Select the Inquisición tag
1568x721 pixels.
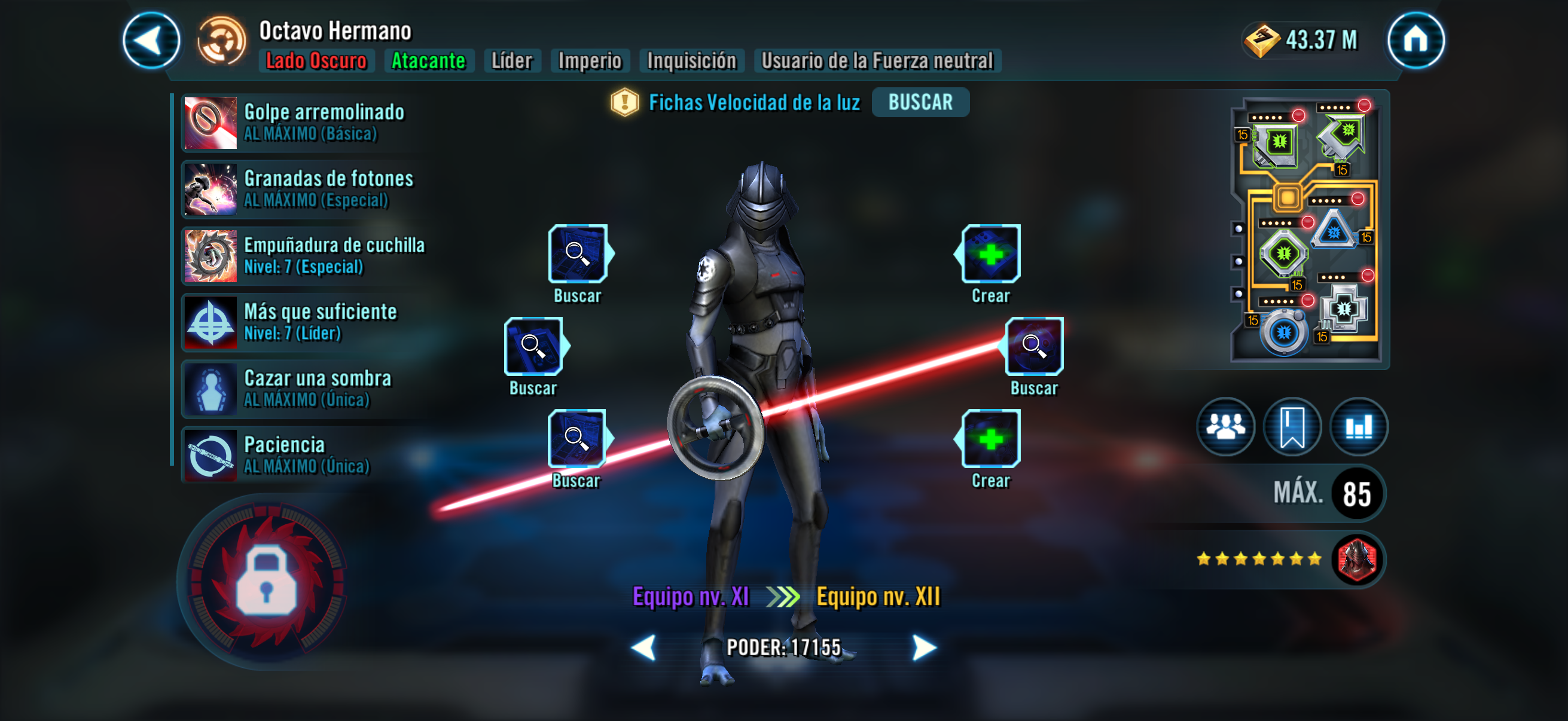point(691,61)
